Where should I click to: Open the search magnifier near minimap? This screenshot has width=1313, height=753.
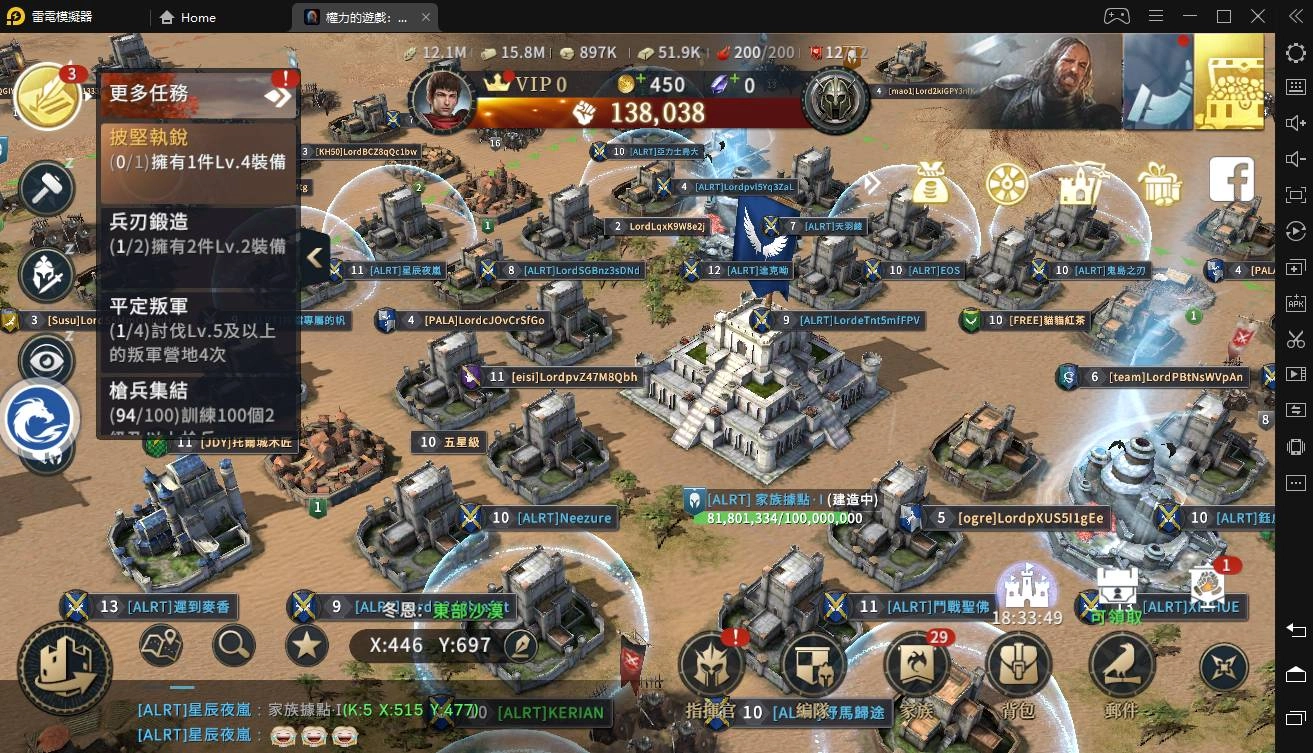(232, 646)
